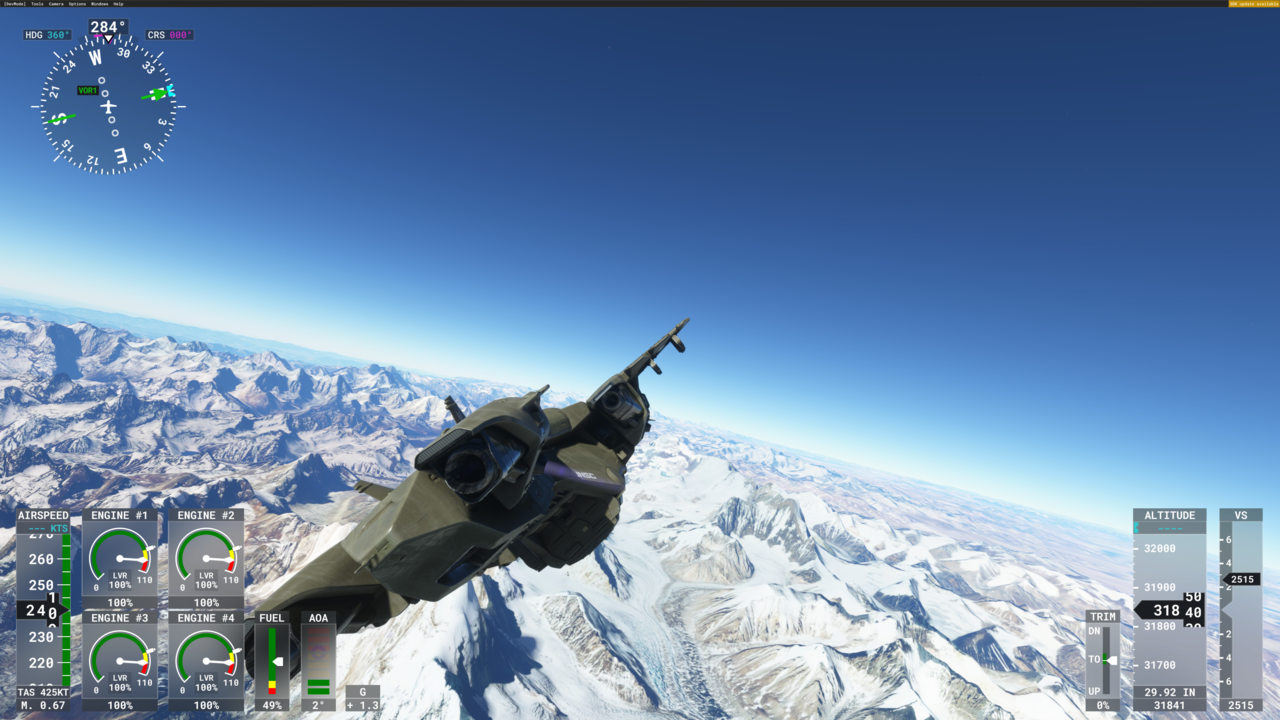1280x720 pixels.
Task: Toggle the [DevMode] menu item
Action: tap(15, 4)
